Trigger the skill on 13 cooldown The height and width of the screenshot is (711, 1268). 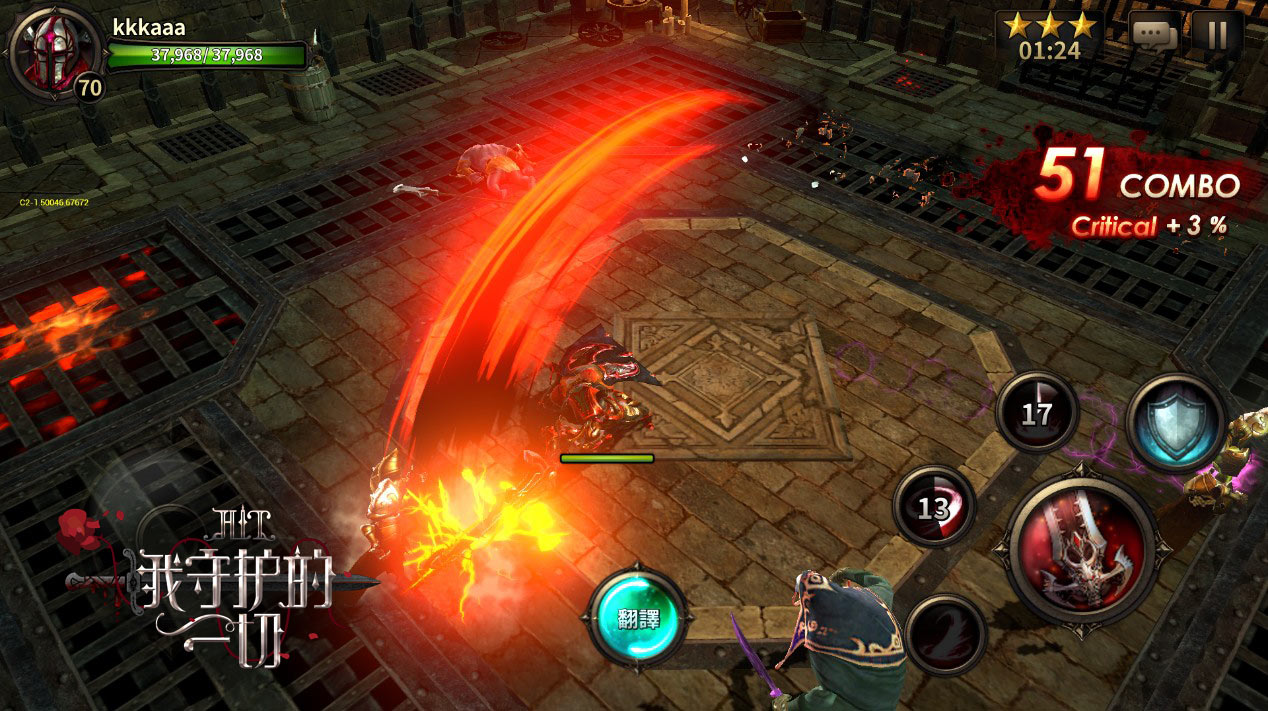click(933, 507)
